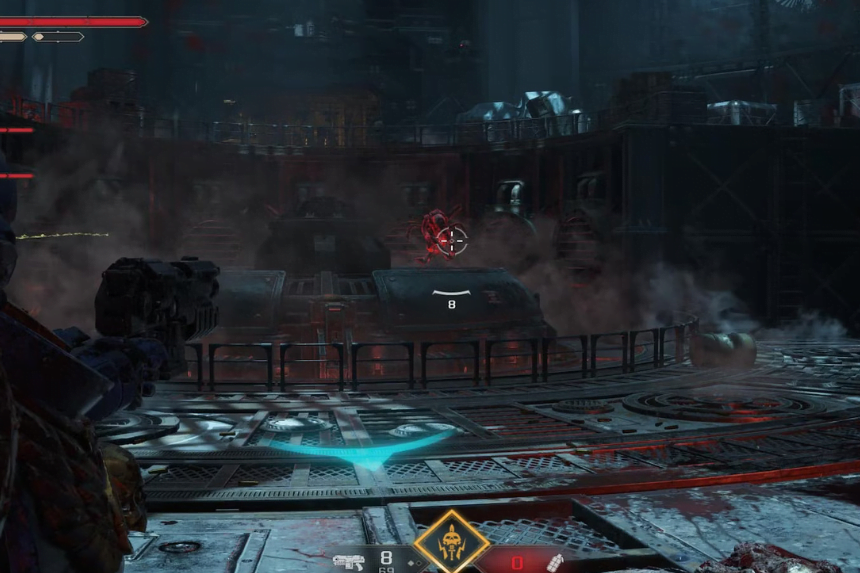Viewport: 860px width, 573px height.
Task: Select the bolt pistol weapon icon
Action: coord(348,562)
